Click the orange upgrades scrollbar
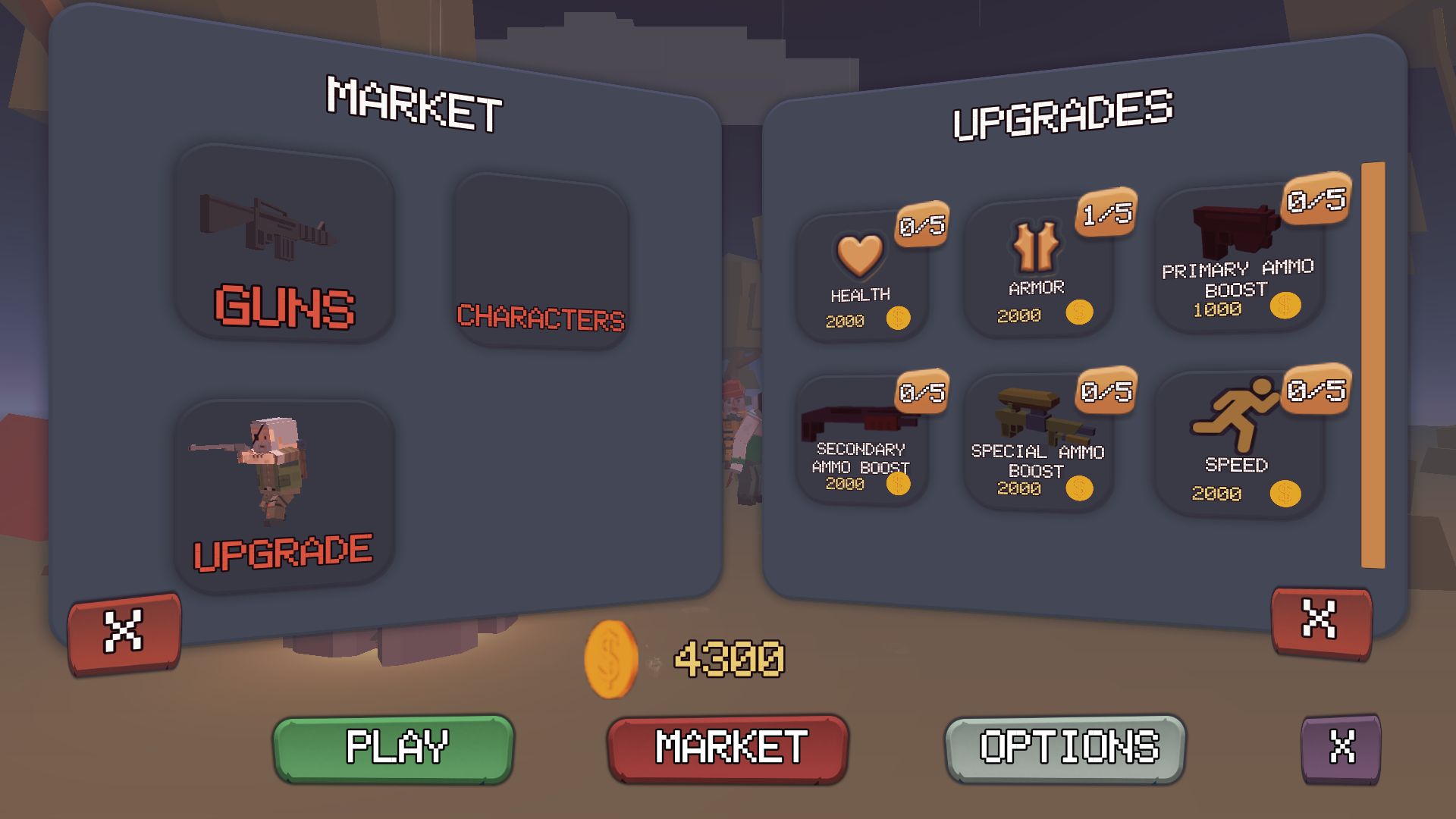This screenshot has height=819, width=1456. click(x=1373, y=364)
